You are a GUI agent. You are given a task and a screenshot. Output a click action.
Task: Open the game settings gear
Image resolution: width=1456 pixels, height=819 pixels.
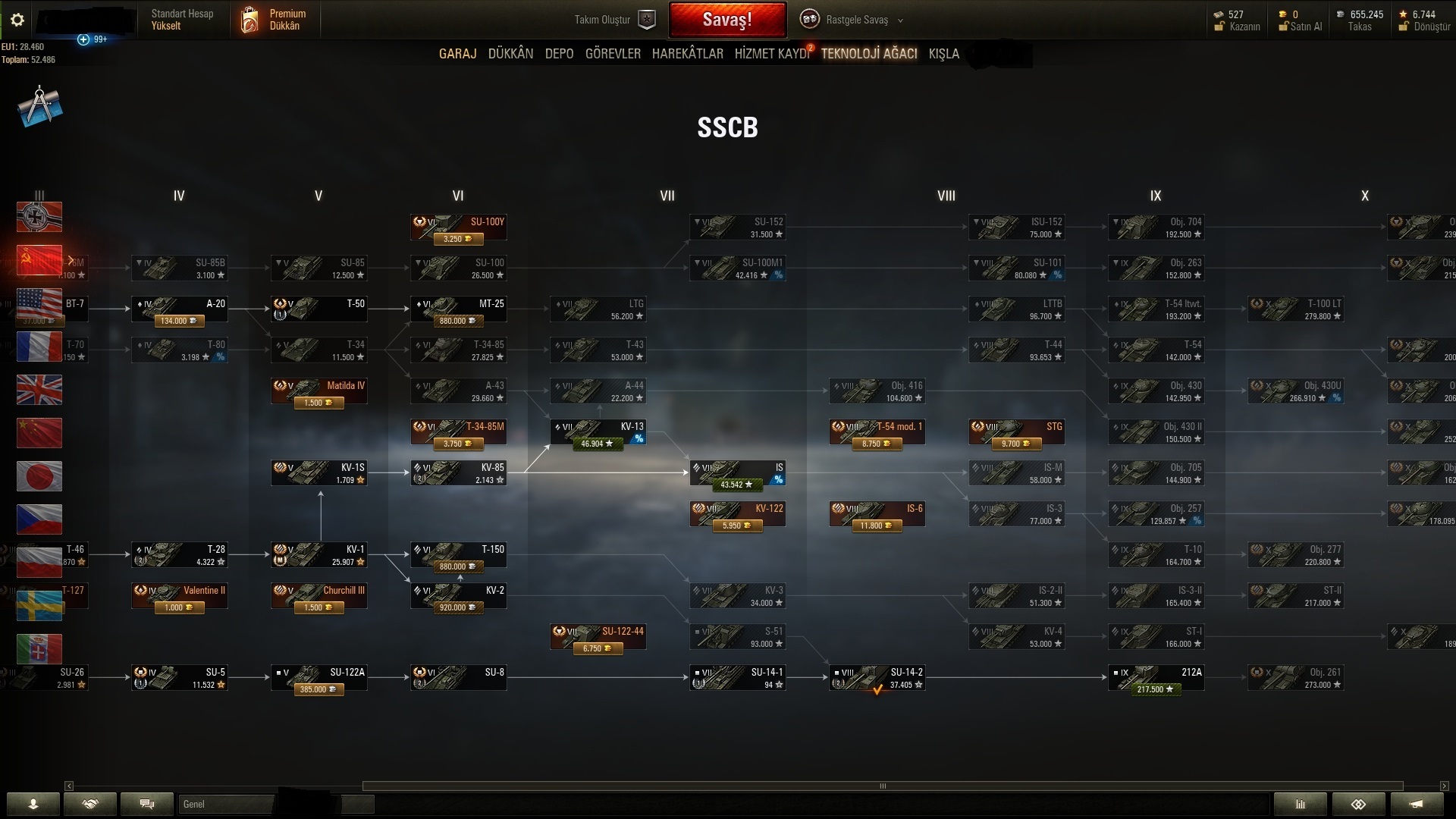point(17,20)
